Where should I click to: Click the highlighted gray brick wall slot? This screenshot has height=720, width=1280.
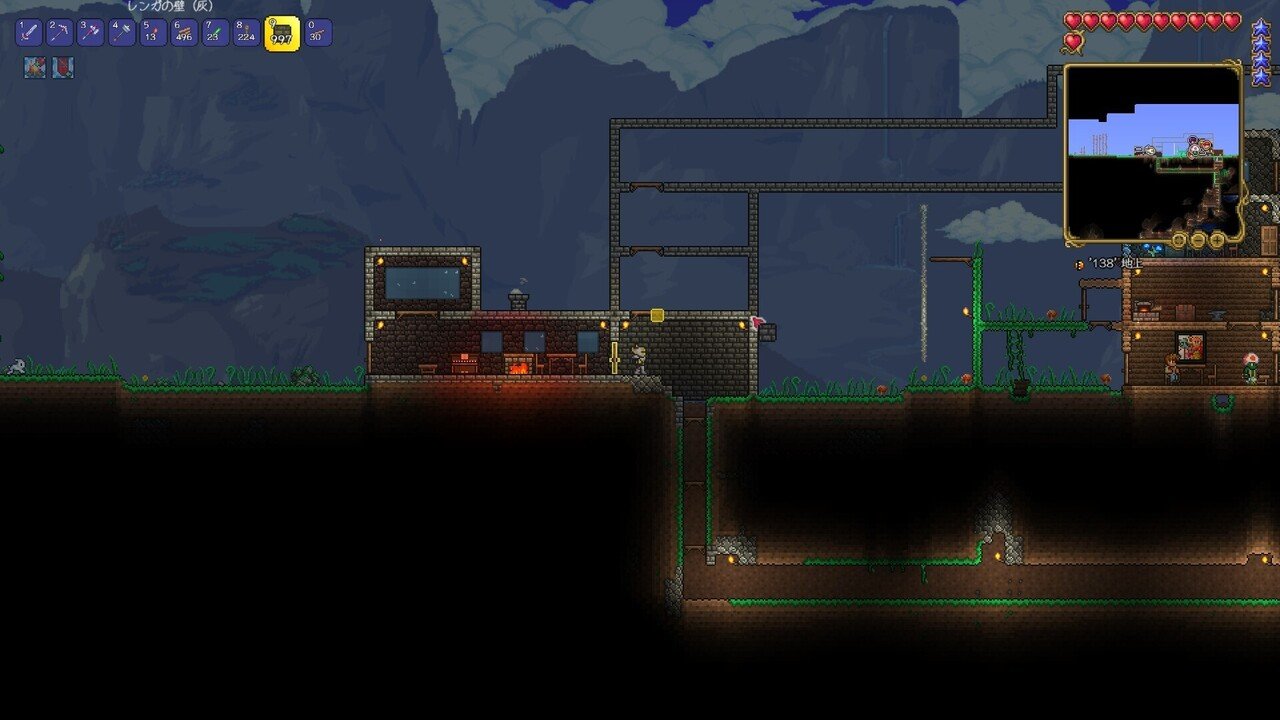(x=282, y=33)
